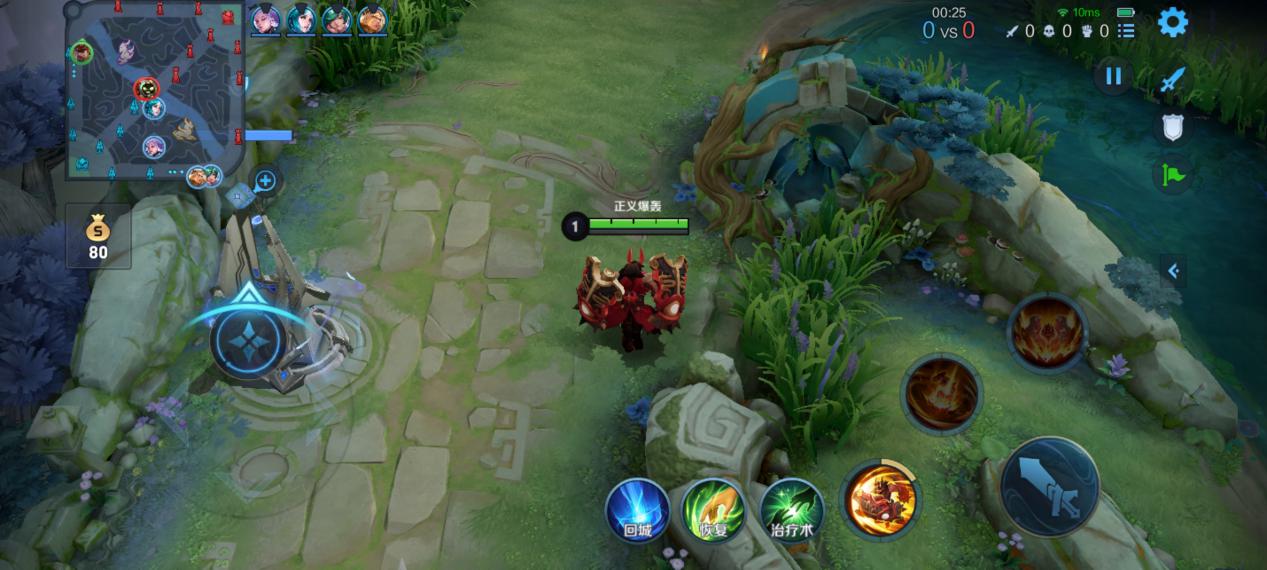This screenshot has height=570, width=1267.
Task: Activate the burning demon face skill
Action: pyautogui.click(x=1047, y=333)
